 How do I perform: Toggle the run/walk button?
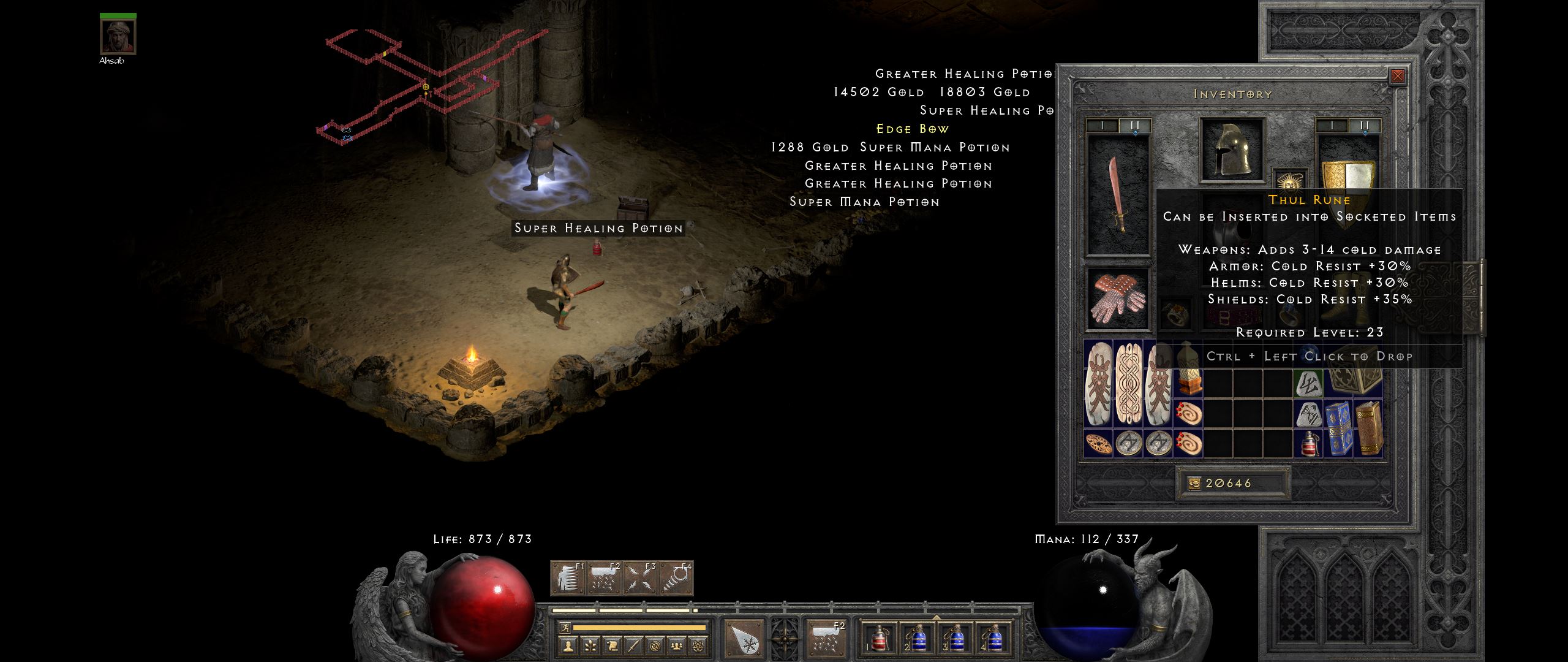coord(564,628)
